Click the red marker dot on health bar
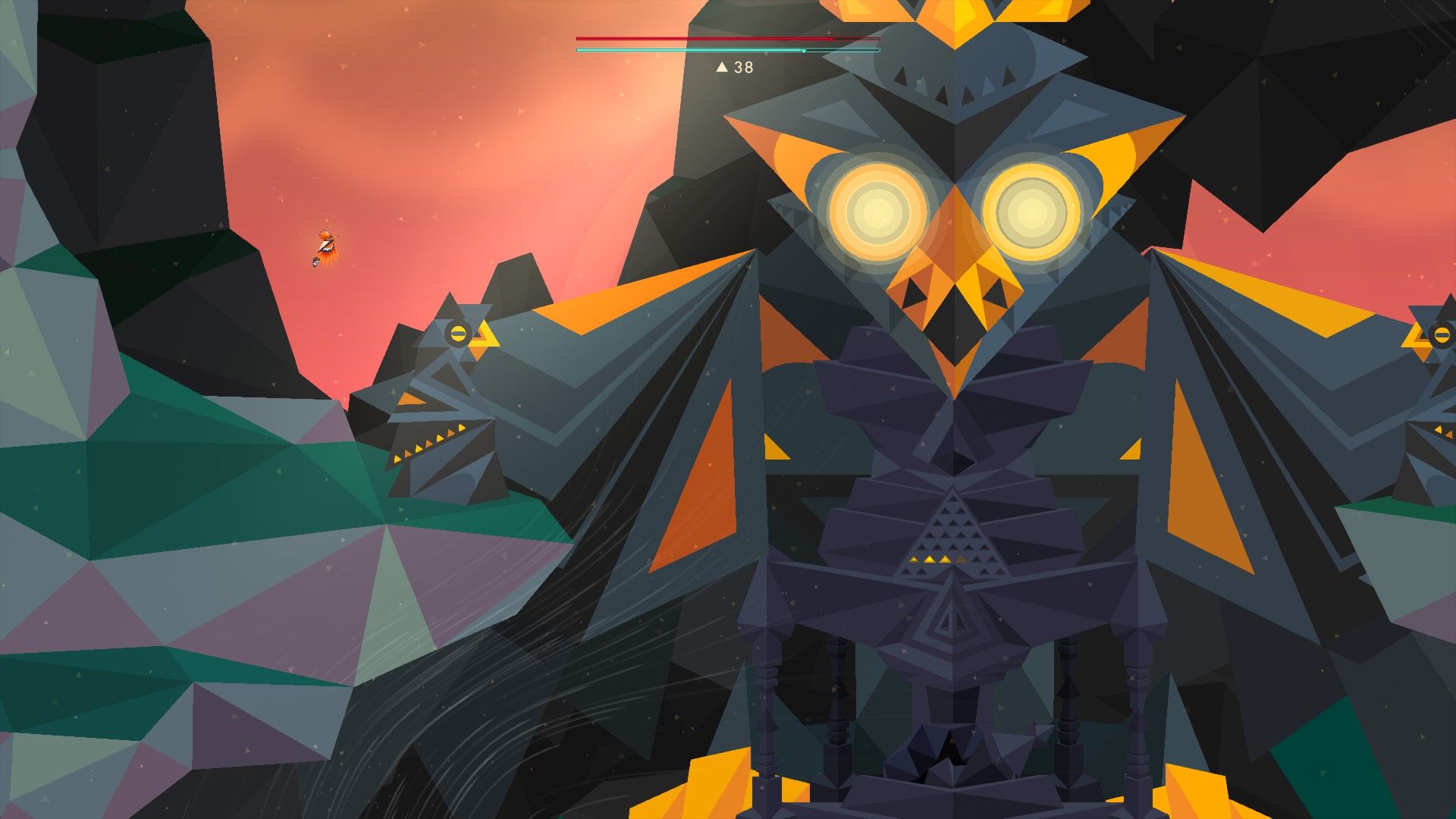This screenshot has width=1456, height=819. coord(830,39)
